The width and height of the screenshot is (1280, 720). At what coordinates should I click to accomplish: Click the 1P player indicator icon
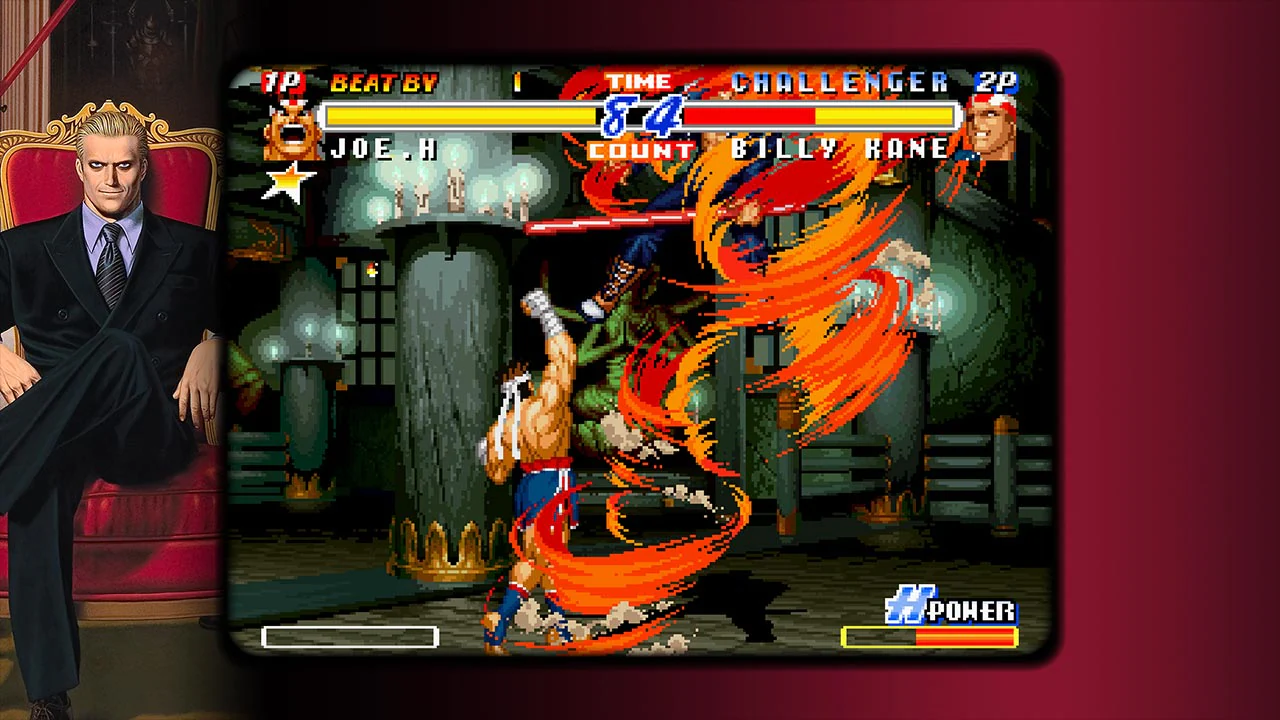[x=284, y=84]
